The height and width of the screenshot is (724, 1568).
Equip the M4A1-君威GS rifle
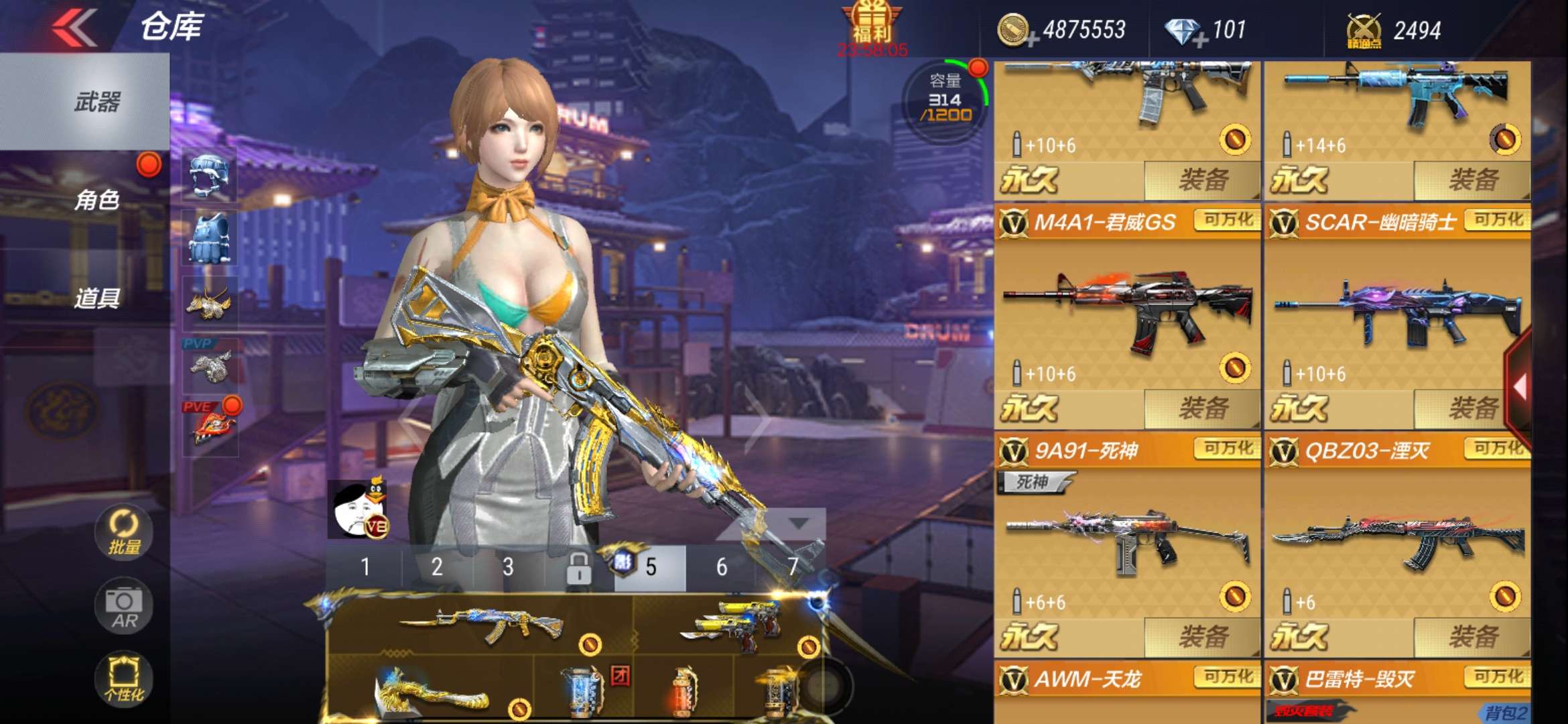1203,408
